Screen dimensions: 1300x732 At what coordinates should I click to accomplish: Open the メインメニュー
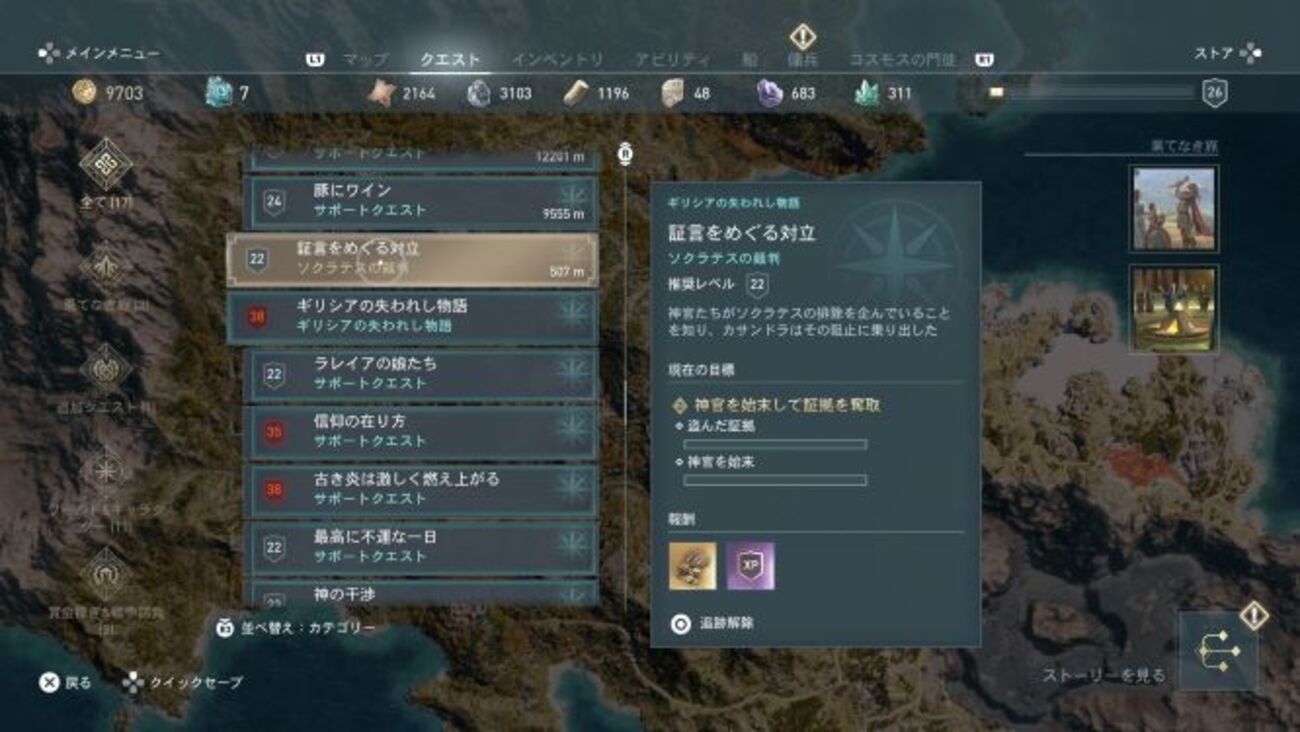tap(99, 54)
